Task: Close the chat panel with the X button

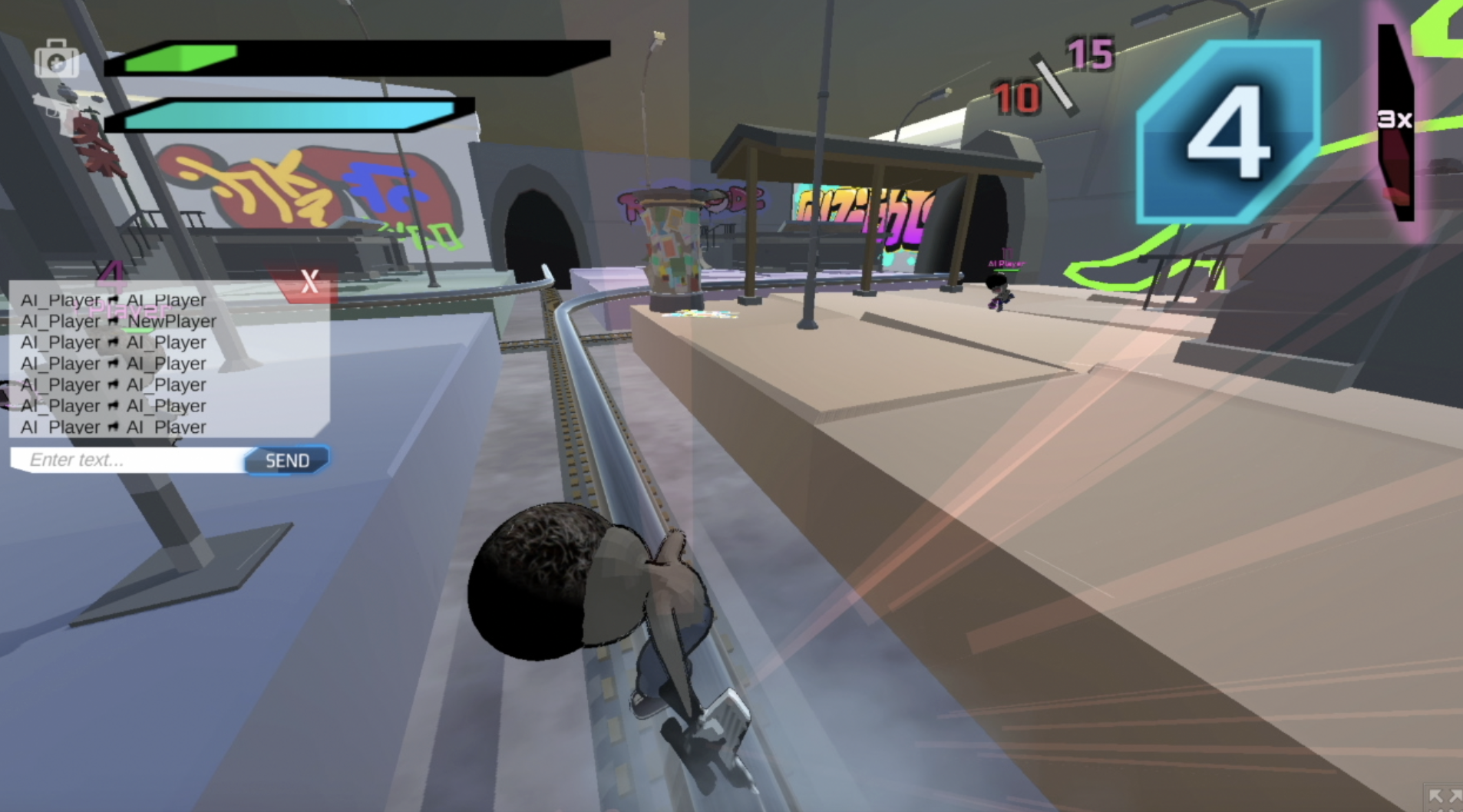Action: pos(309,282)
